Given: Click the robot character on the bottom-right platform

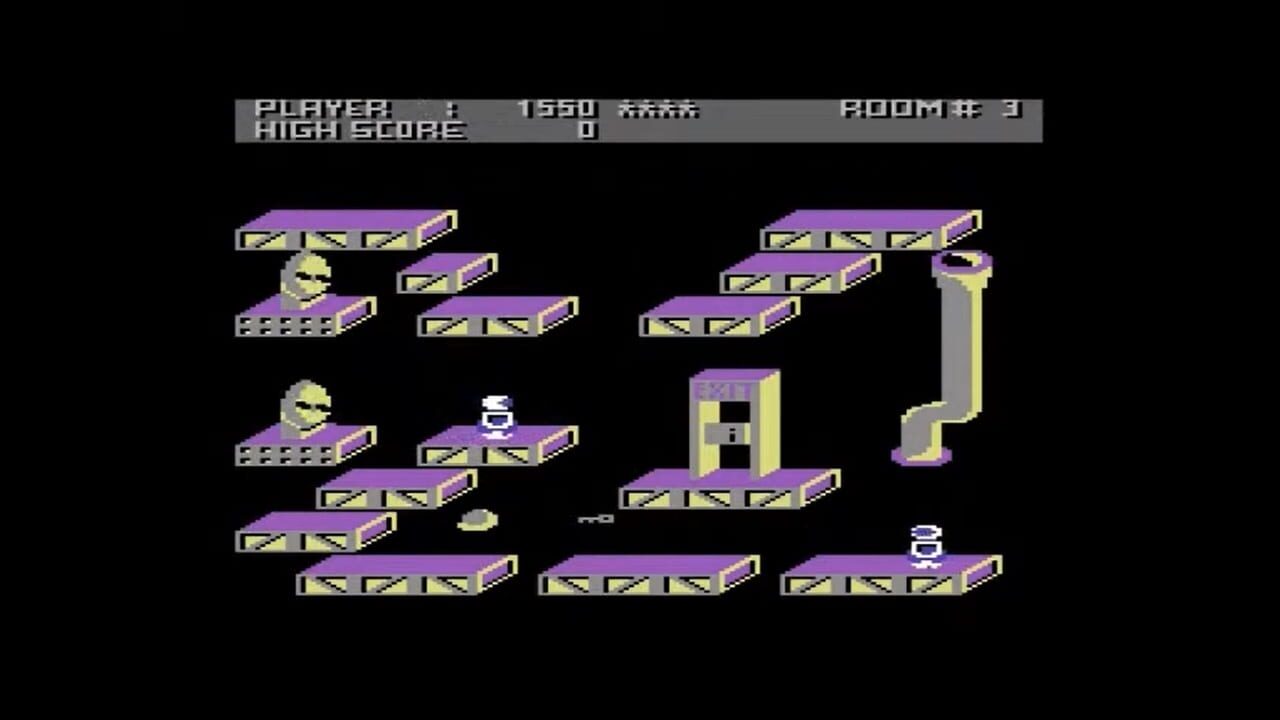Looking at the screenshot, I should [922, 545].
